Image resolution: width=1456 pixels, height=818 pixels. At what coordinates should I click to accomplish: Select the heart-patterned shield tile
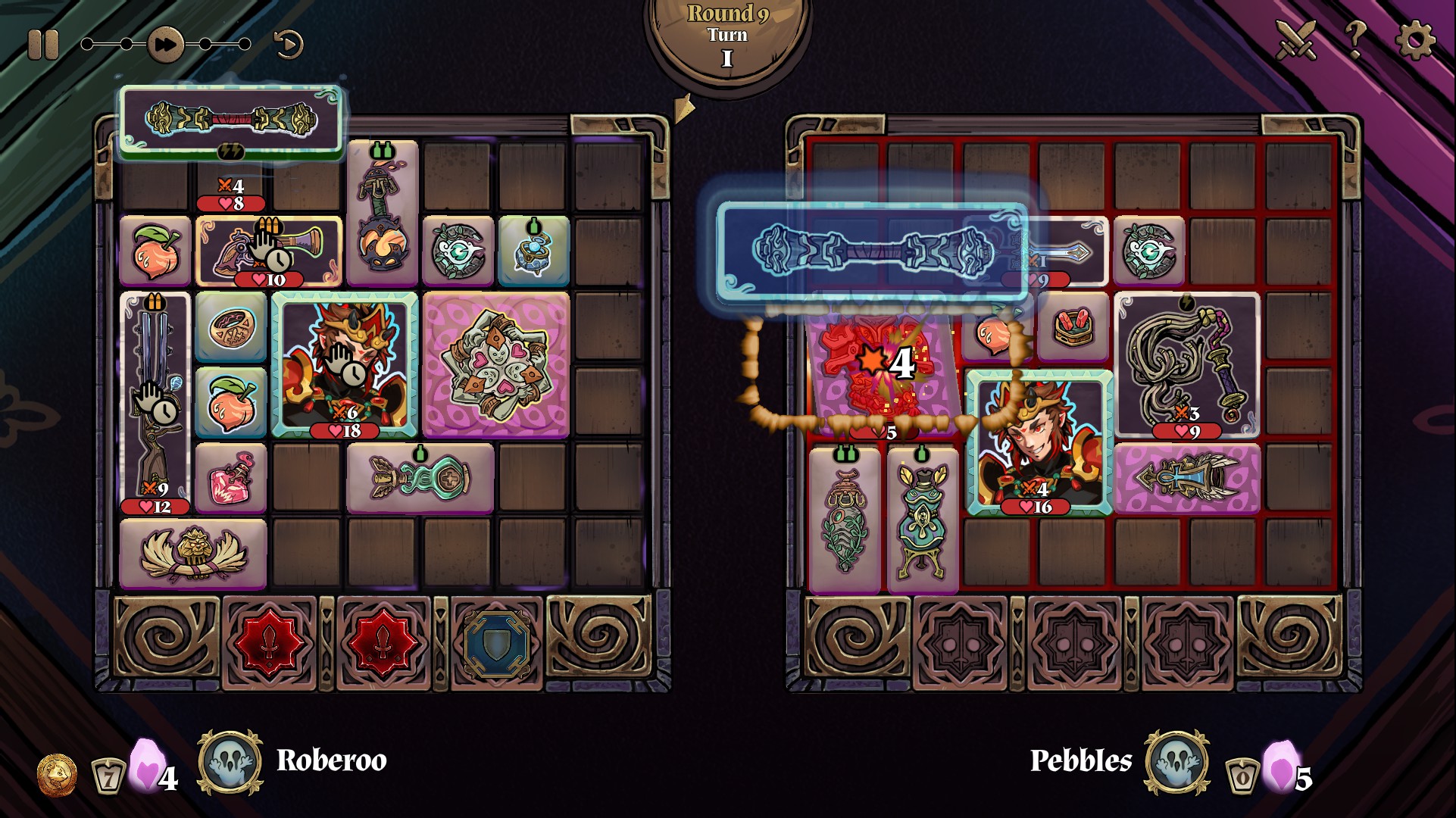pos(496,364)
